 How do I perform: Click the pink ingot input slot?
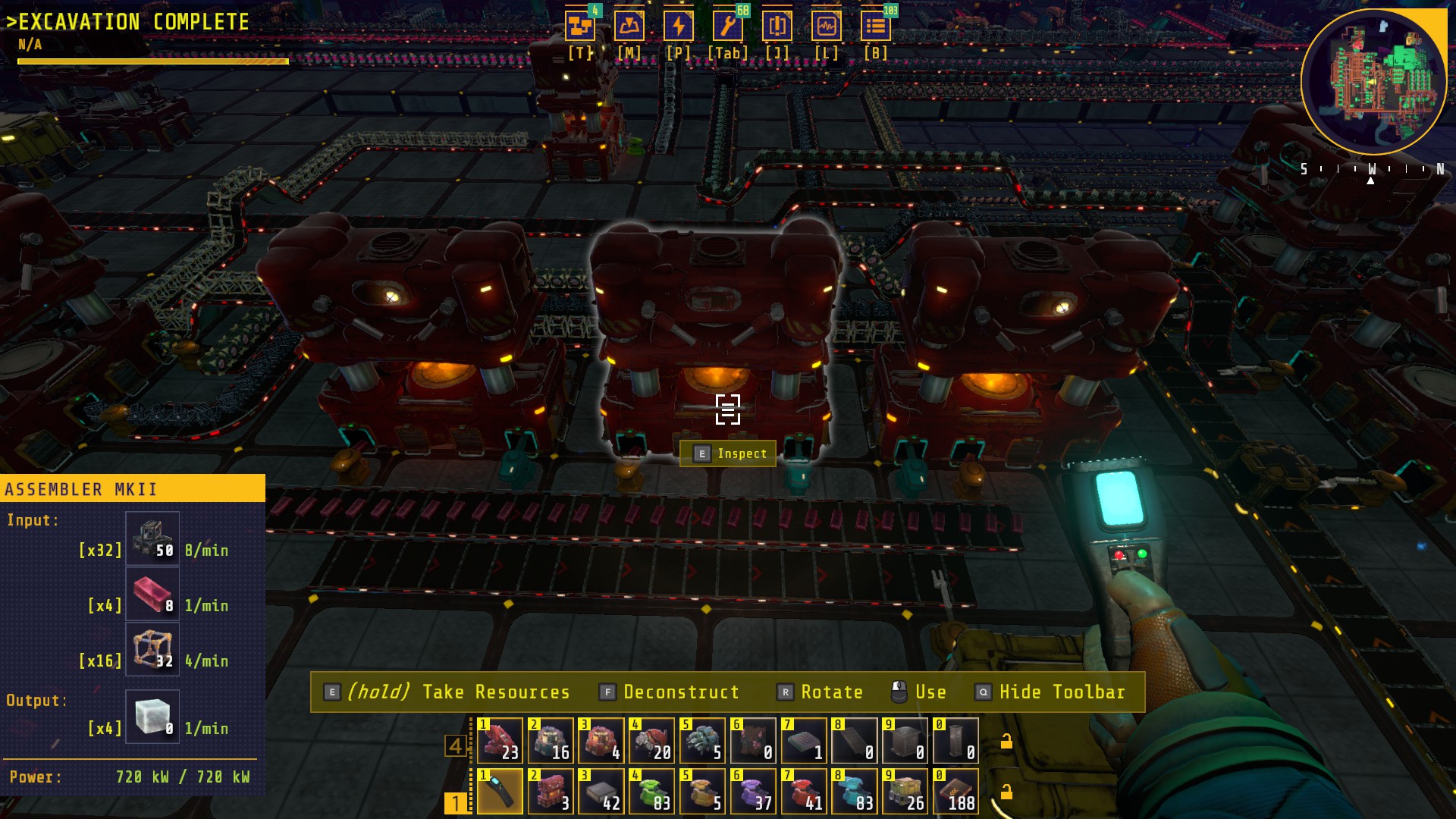pos(152,595)
